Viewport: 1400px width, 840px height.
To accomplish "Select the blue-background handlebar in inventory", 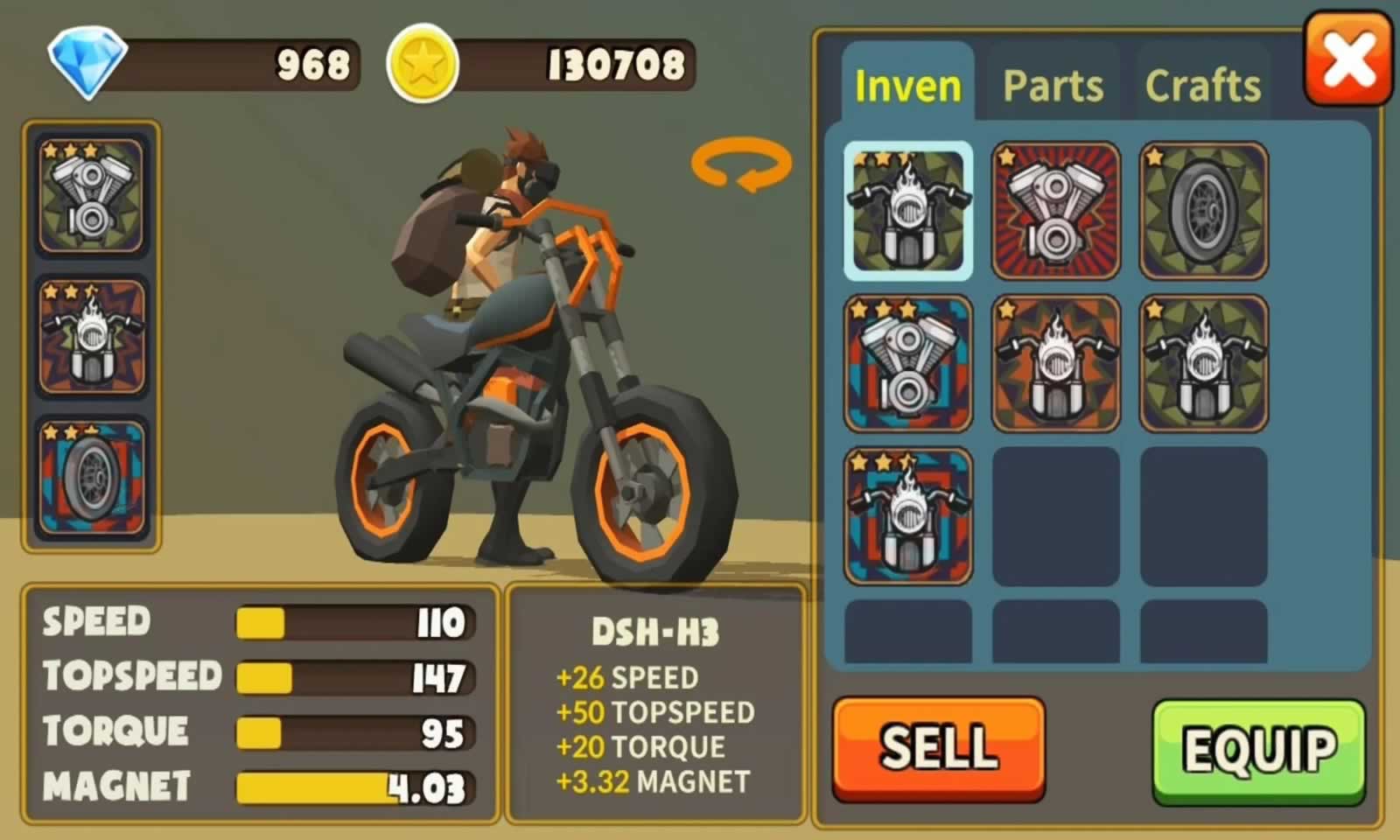I will click(x=908, y=516).
